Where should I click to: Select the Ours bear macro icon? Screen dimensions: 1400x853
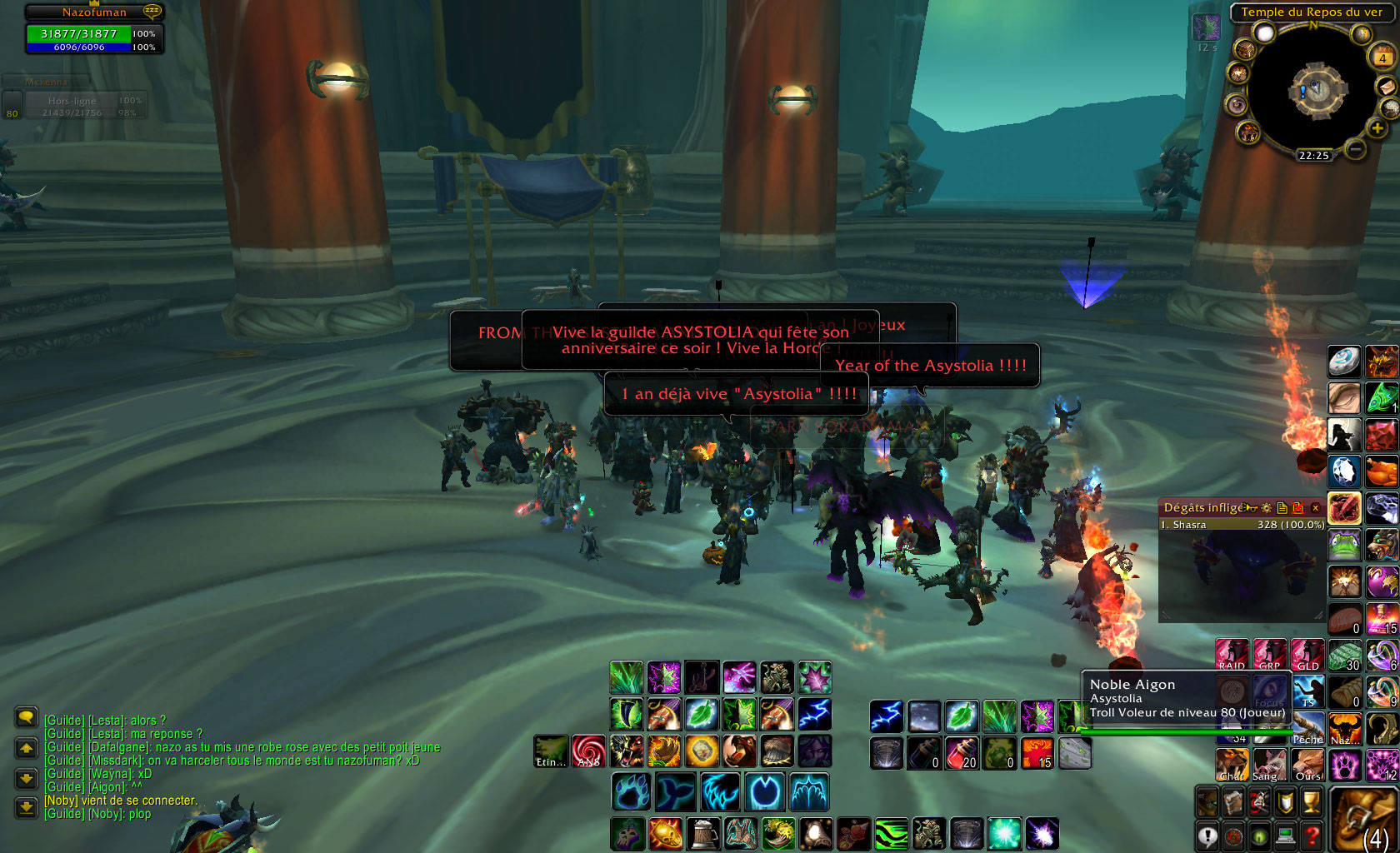click(x=1308, y=765)
